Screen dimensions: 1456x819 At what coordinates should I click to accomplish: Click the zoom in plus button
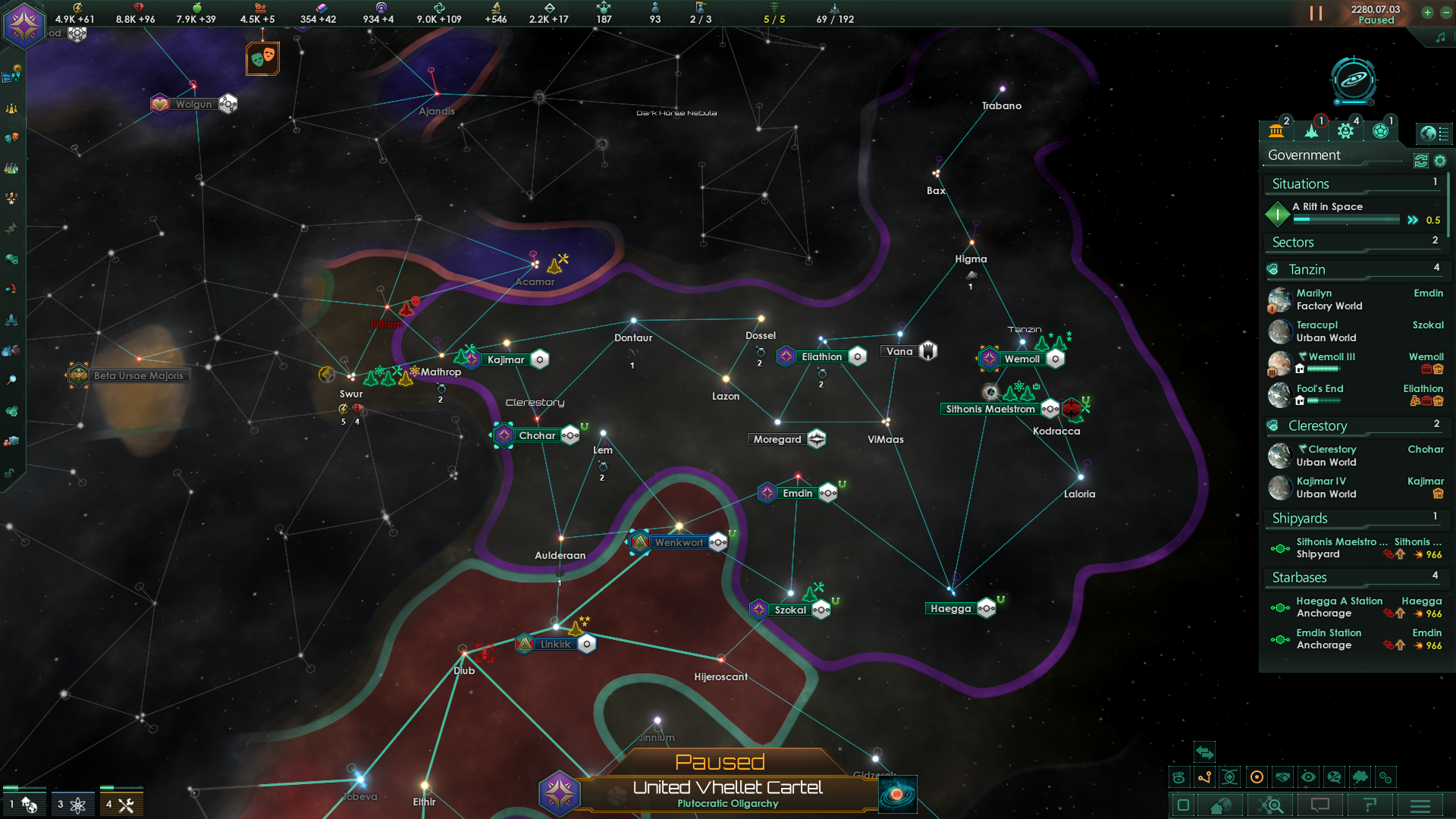[x=1428, y=13]
